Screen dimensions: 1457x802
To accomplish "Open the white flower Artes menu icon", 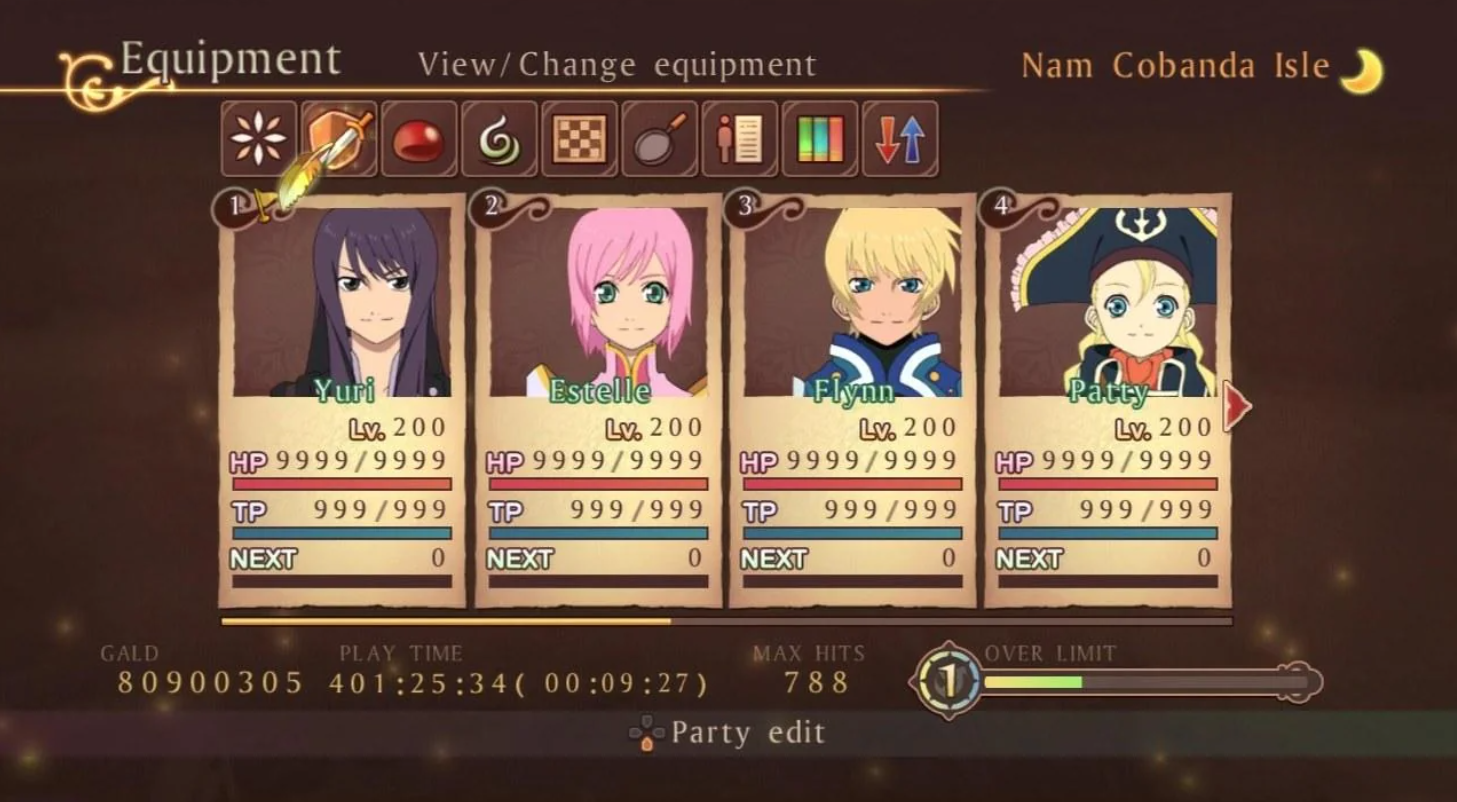I will [259, 139].
